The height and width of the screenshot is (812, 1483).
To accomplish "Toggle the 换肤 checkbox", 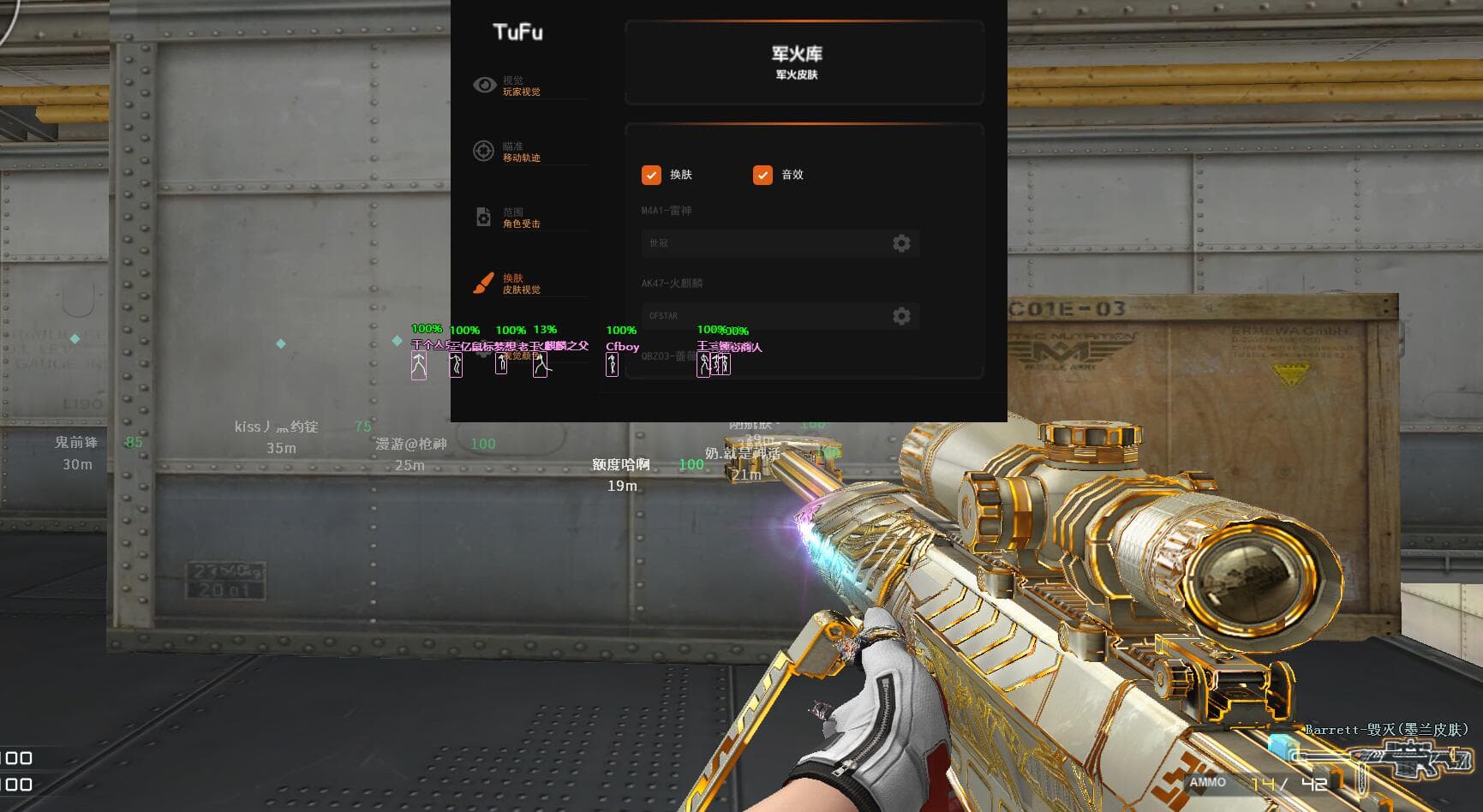I will click(651, 175).
